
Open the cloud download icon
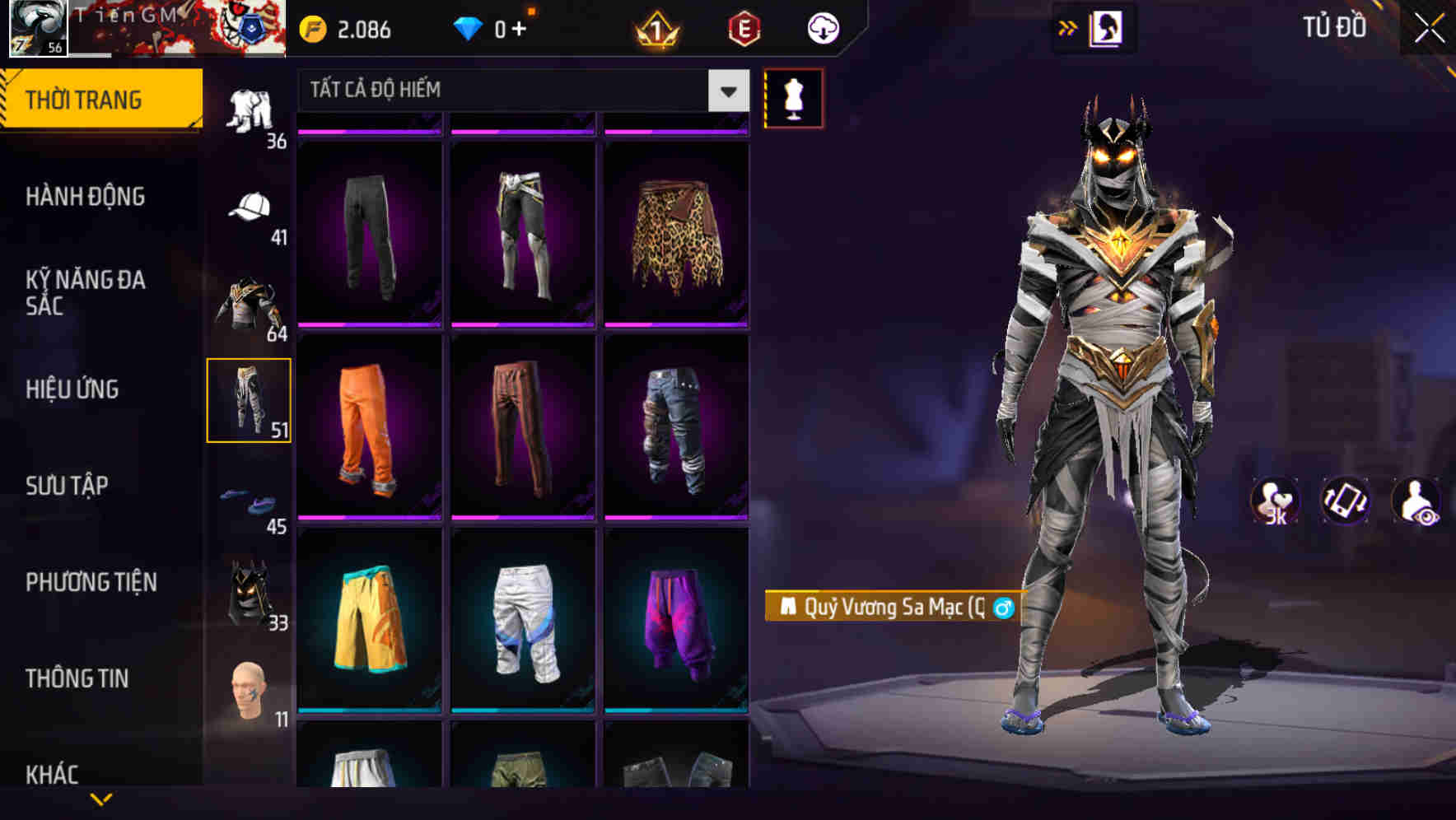coord(822,27)
